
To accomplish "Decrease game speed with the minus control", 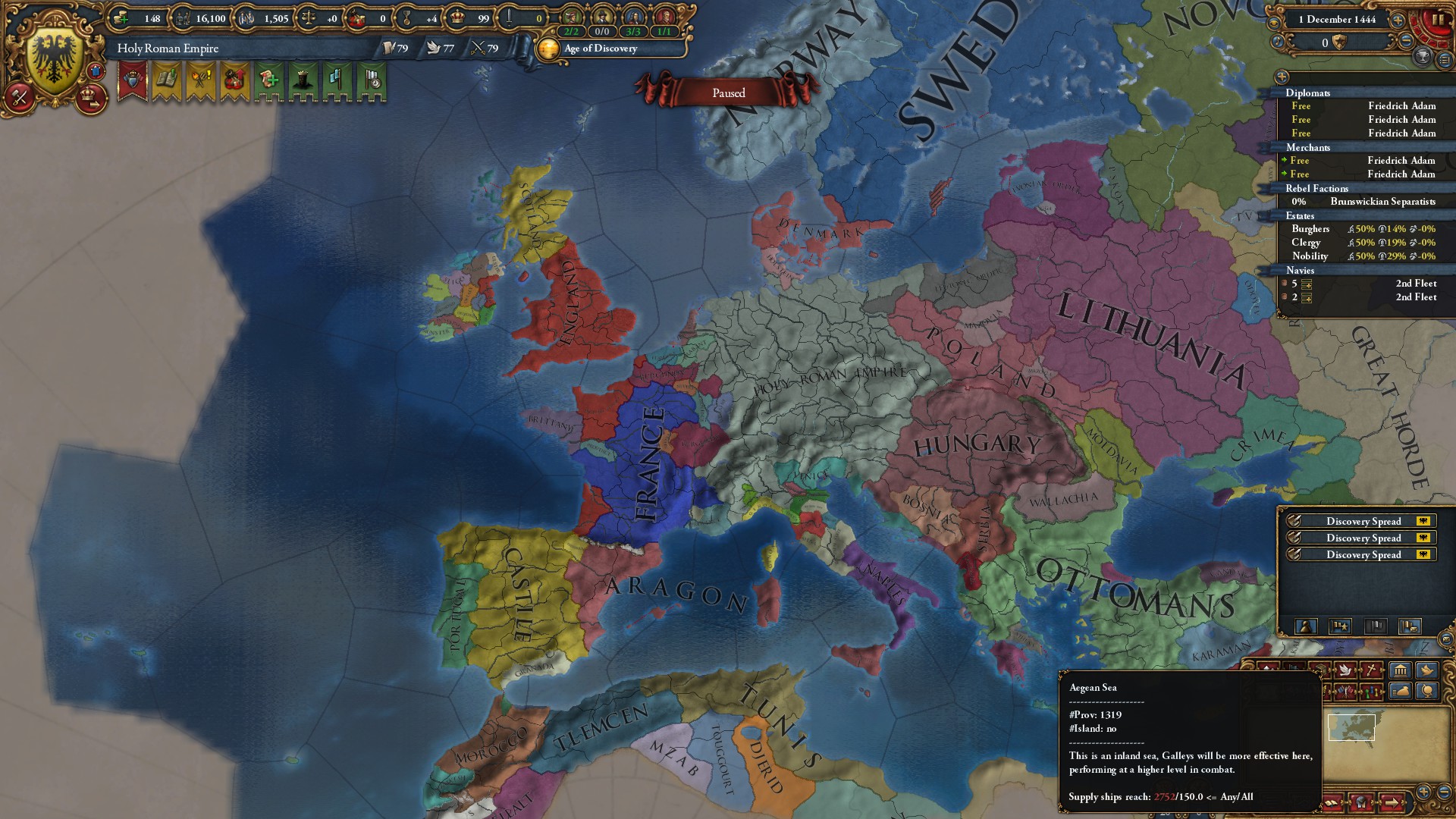I will [x=1406, y=41].
